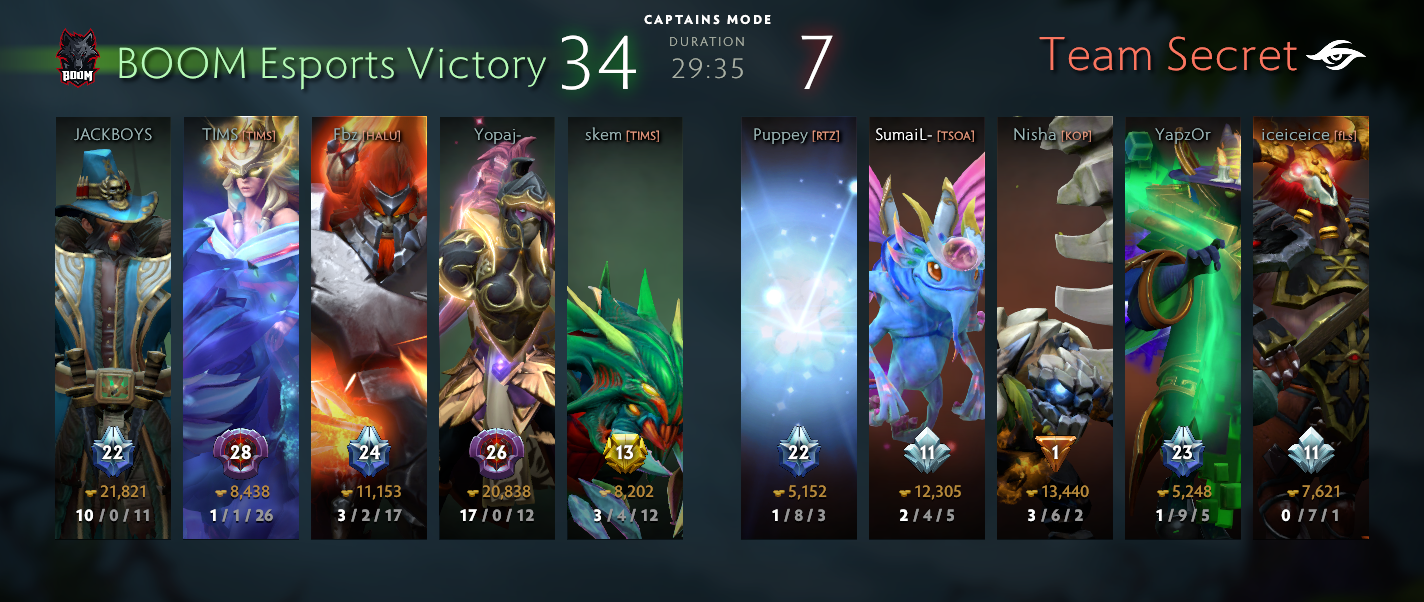Open Puppey's player card
This screenshot has height=602, width=1424.
[x=799, y=328]
